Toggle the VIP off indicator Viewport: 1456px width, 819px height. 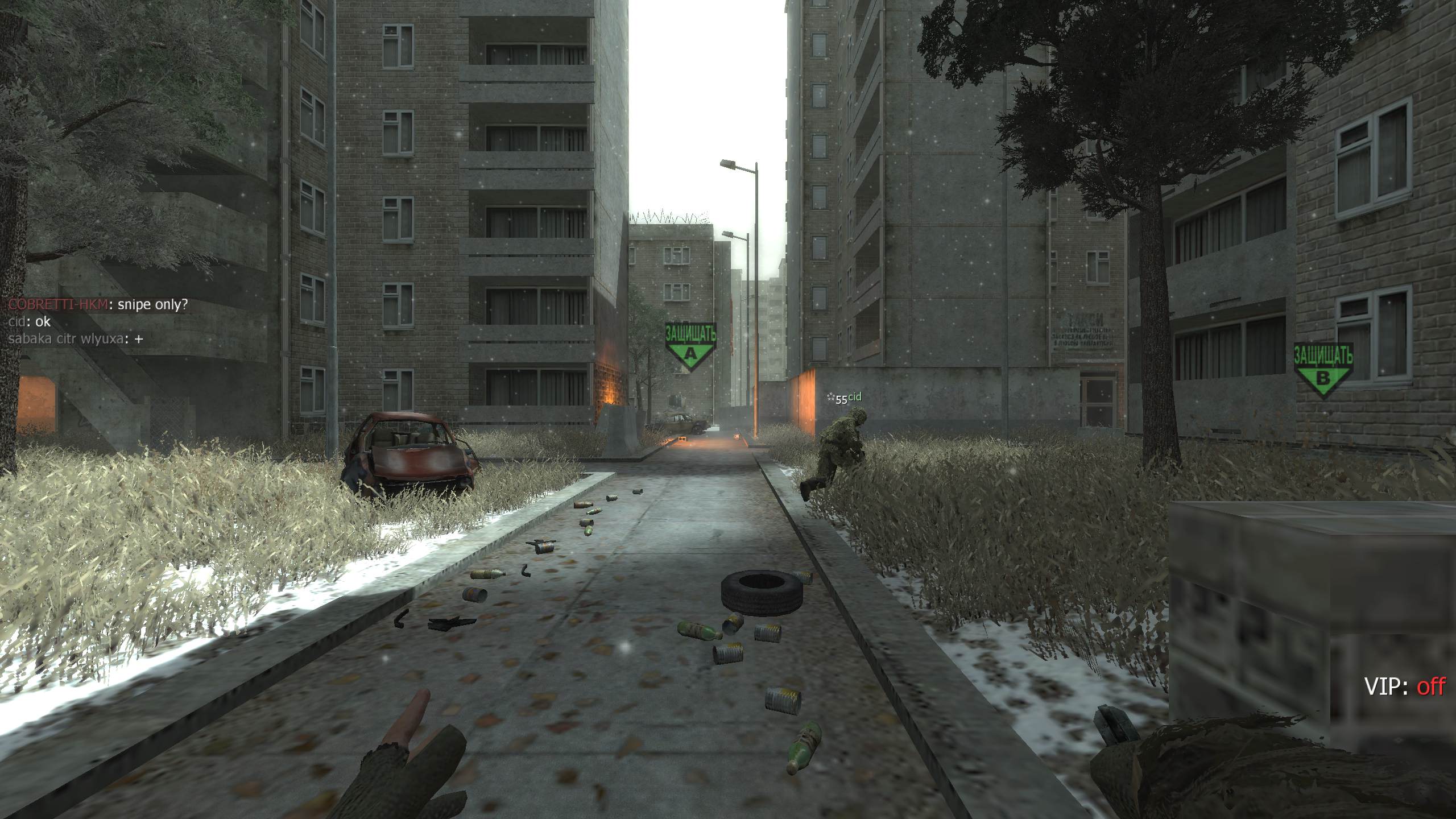[x=1404, y=687]
